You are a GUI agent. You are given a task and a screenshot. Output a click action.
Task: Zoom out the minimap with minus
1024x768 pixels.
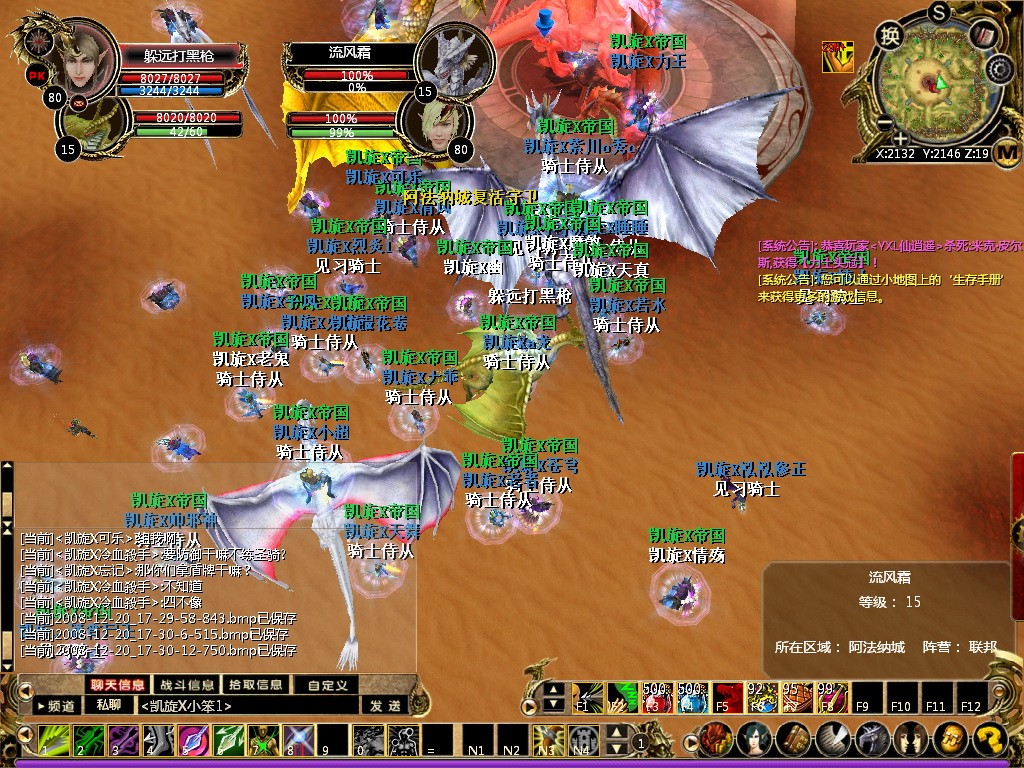click(x=883, y=123)
